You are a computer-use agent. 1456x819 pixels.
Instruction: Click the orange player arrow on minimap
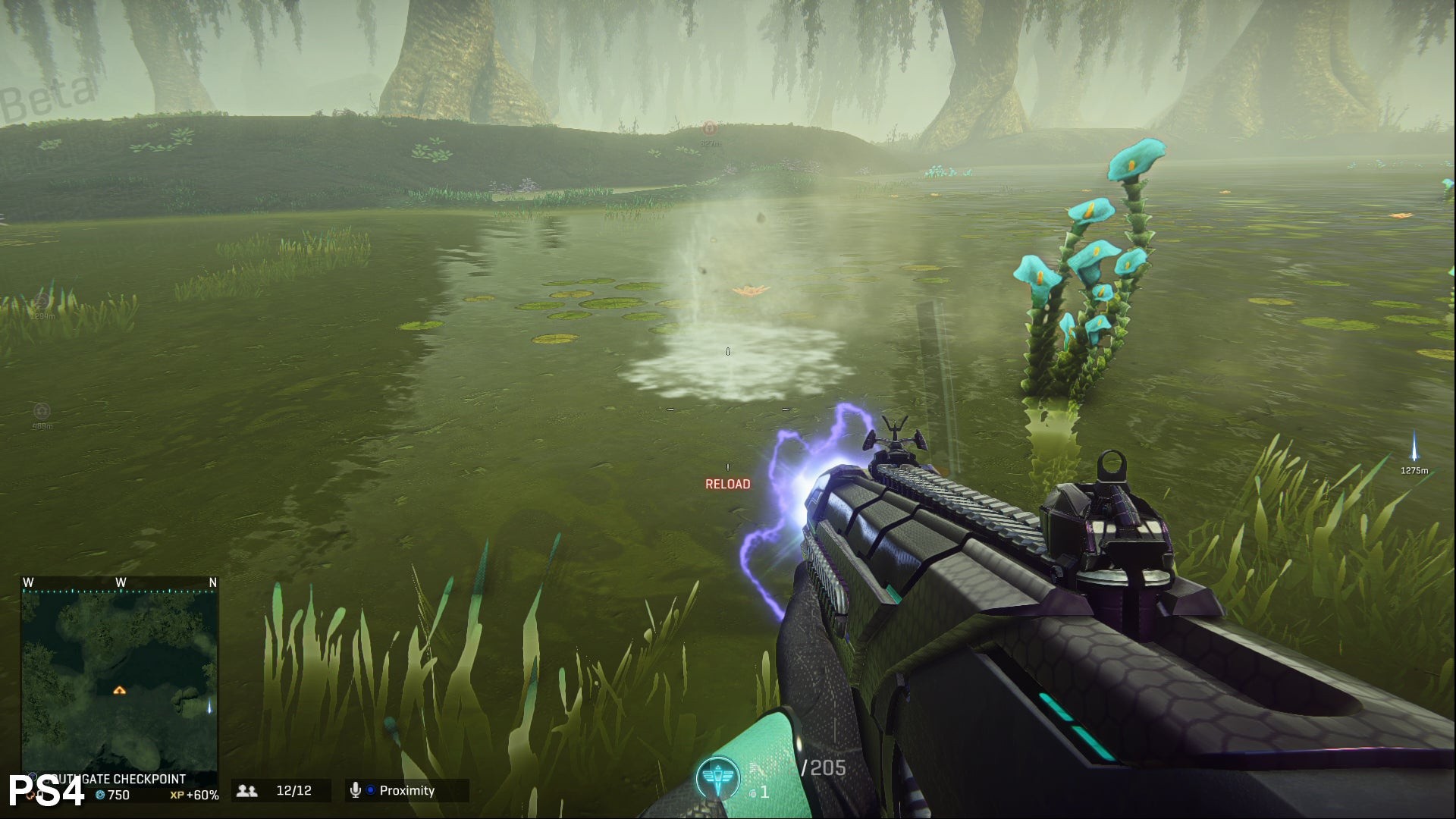(x=119, y=690)
